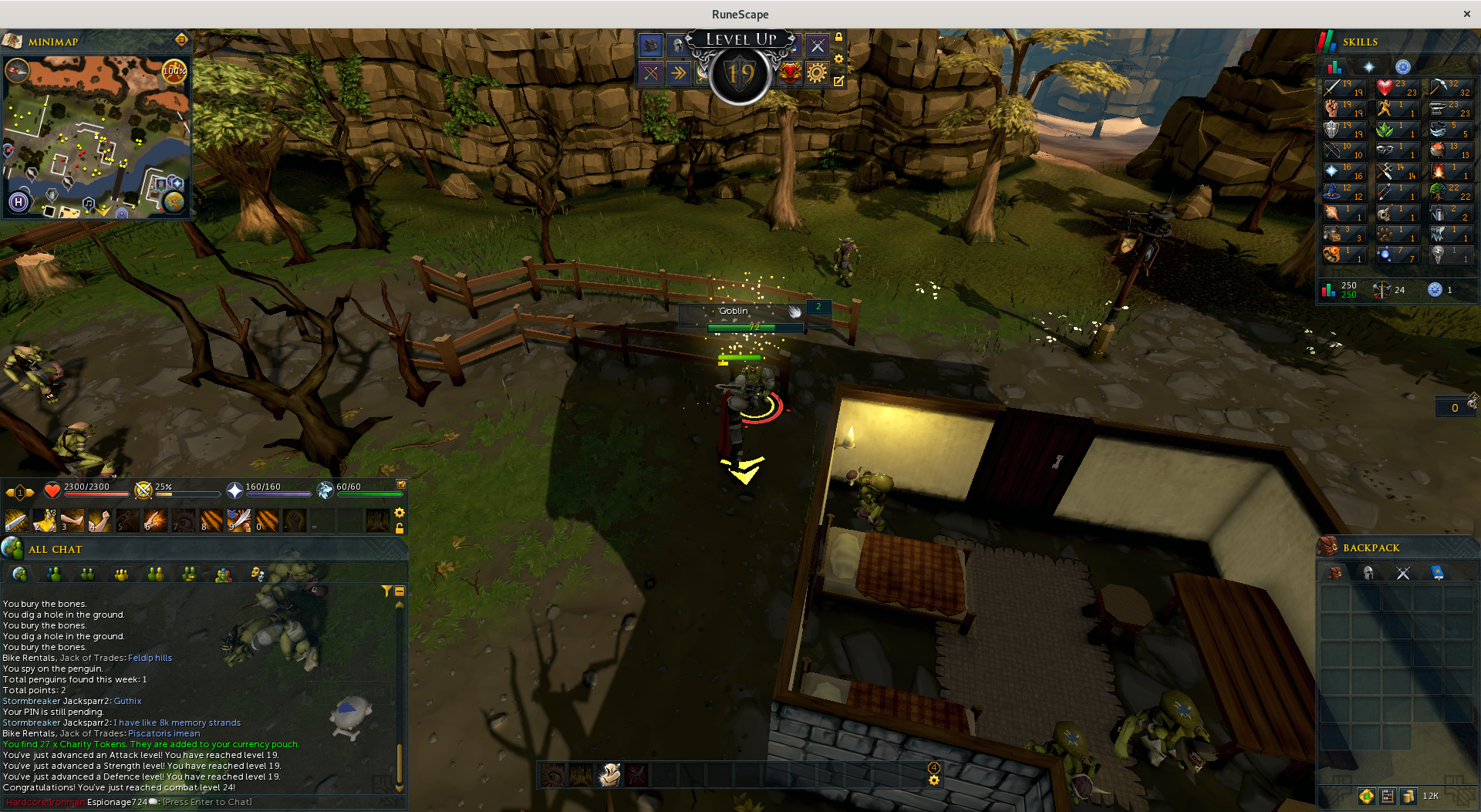Click the heart health icon on action bar
The height and width of the screenshot is (812, 1481).
point(52,490)
